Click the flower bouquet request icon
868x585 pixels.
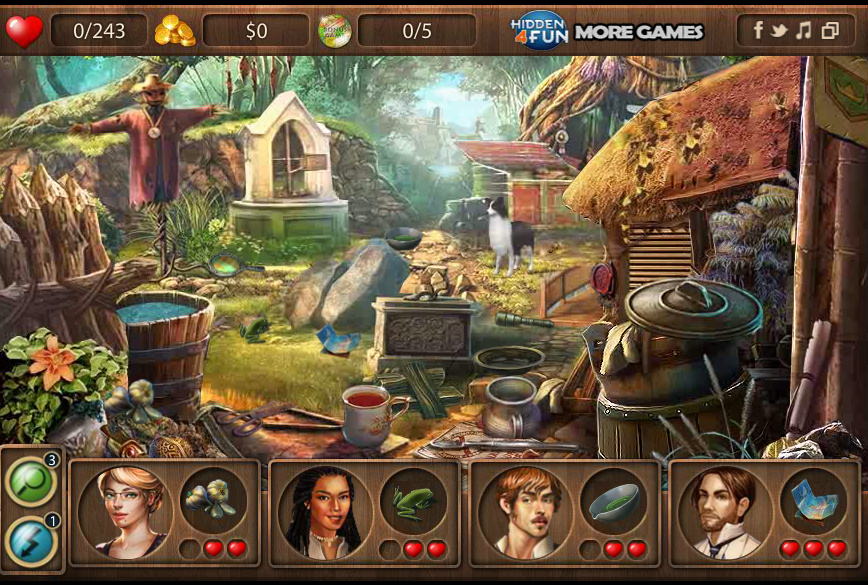coord(212,499)
